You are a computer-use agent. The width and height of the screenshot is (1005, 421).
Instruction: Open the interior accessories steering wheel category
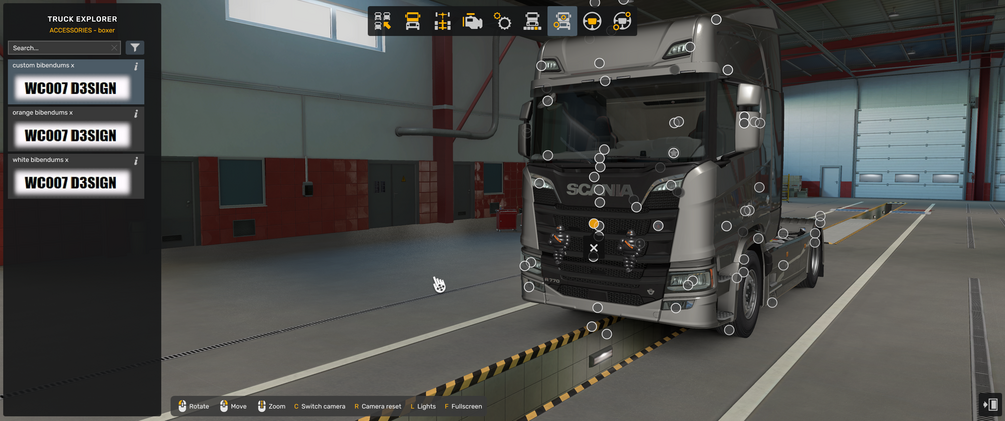[622, 21]
